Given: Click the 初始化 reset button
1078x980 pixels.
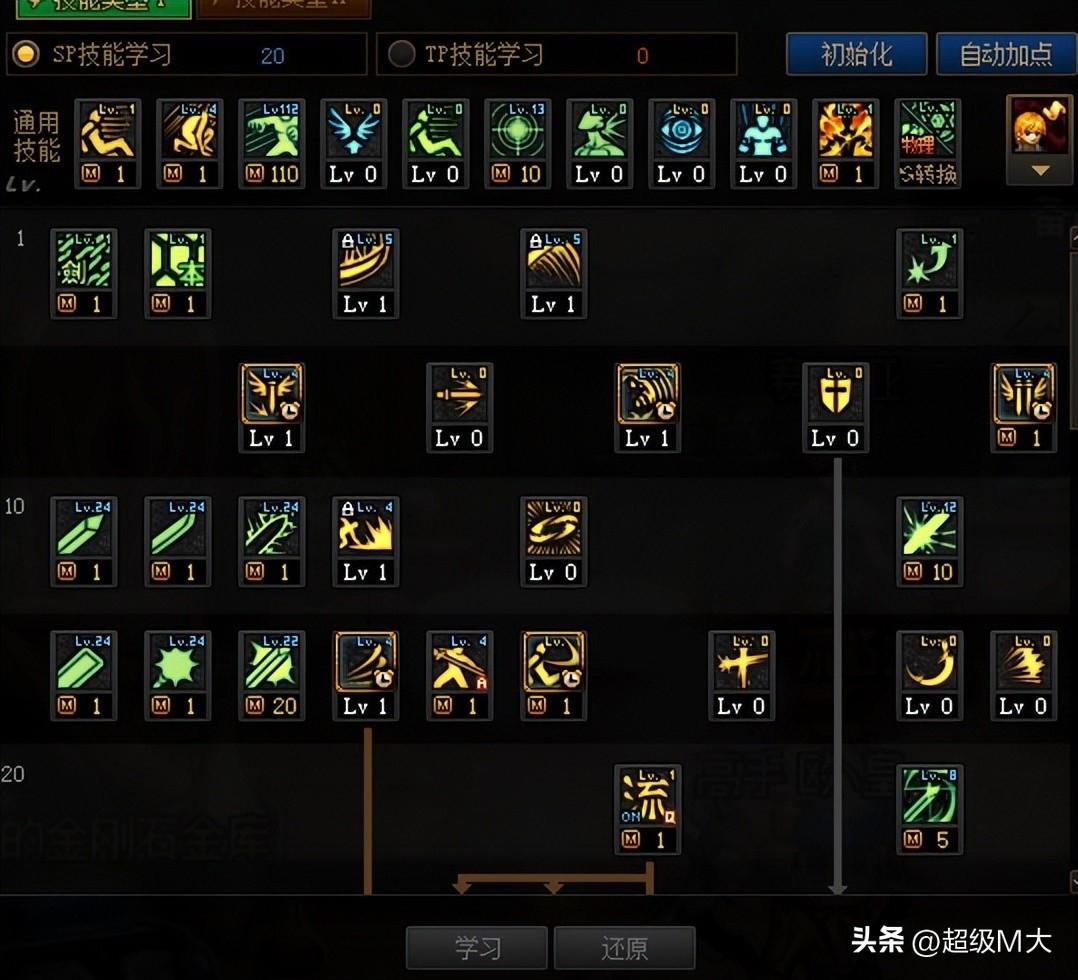Looking at the screenshot, I should pyautogui.click(x=856, y=54).
